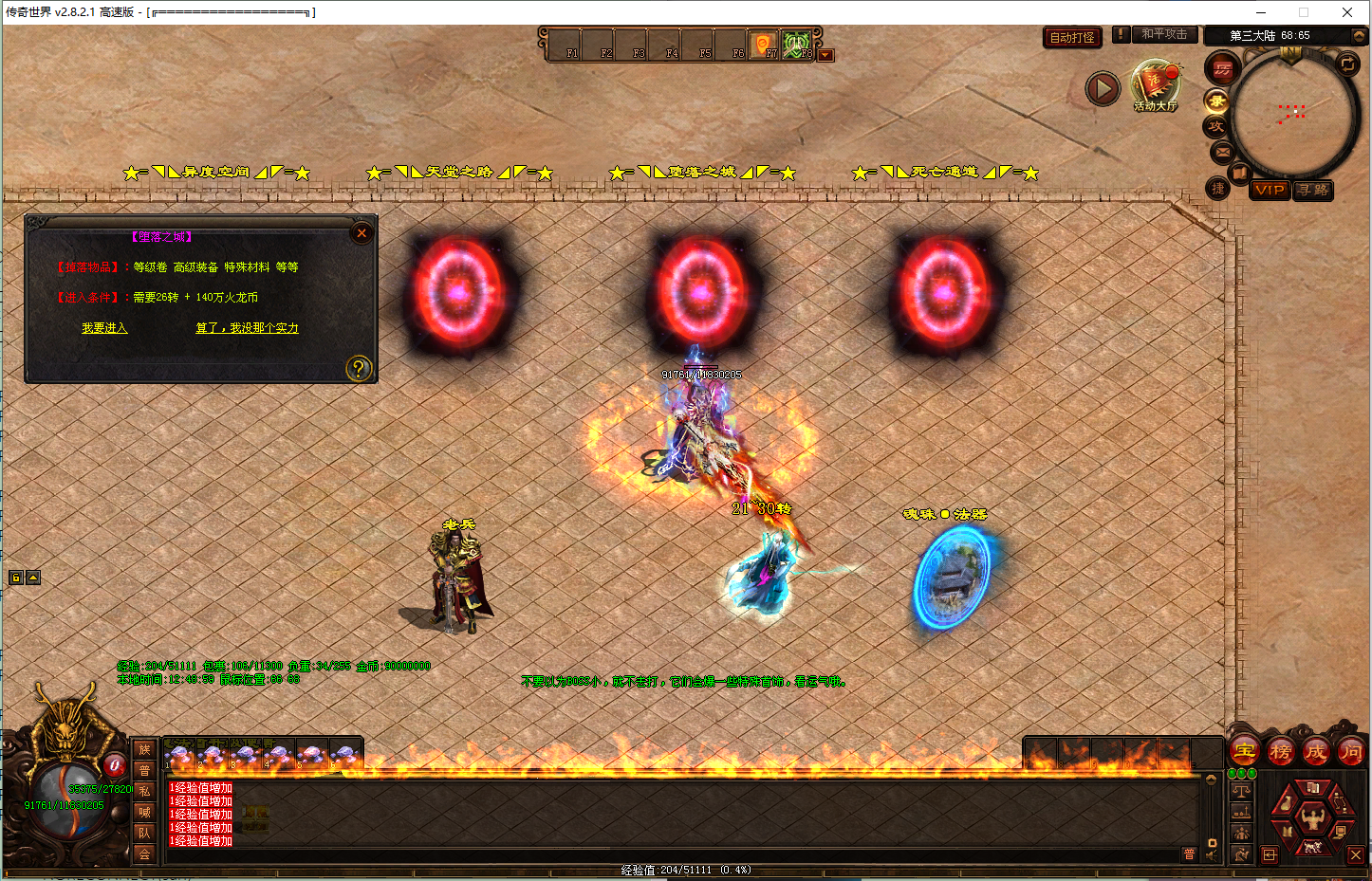Open the 活动大厅 event hall

tap(1155, 85)
